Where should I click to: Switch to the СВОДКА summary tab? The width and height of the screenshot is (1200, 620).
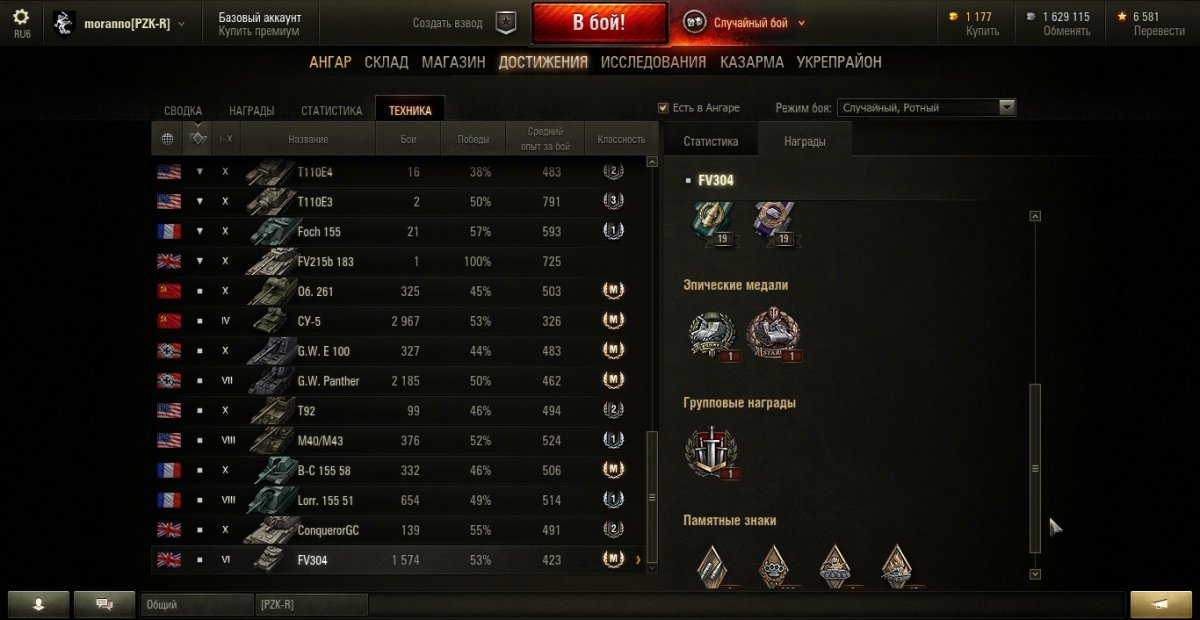click(x=183, y=111)
